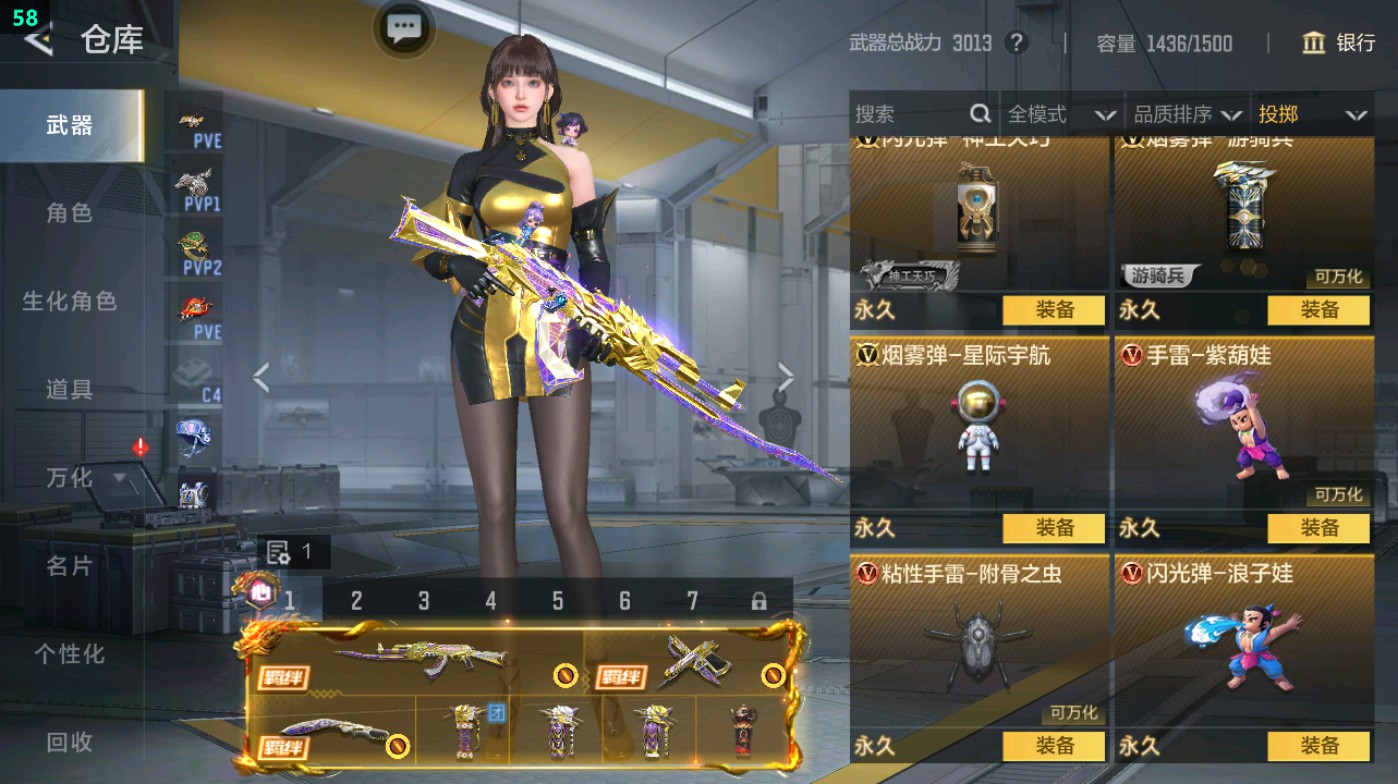This screenshot has height=784, width=1398.
Task: Open the 品质排序 sorting dropdown
Action: point(1190,114)
